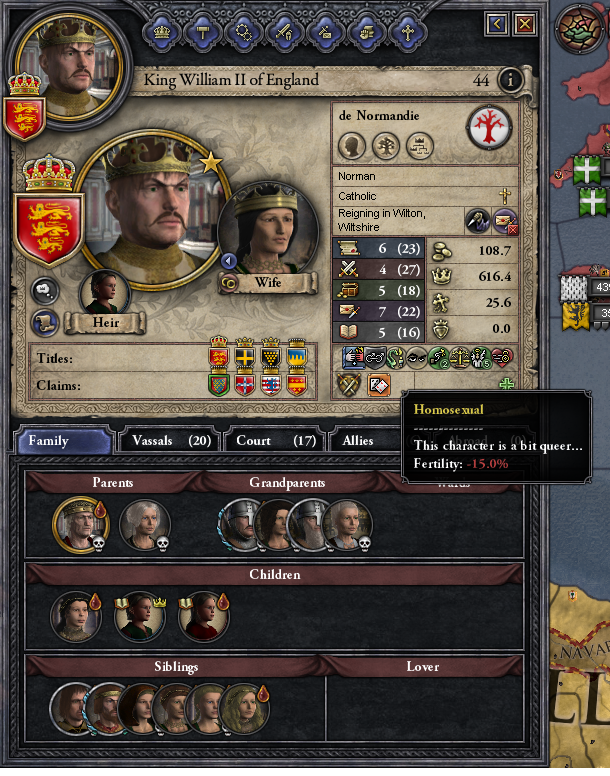
Task: Select the Family tab
Action: [x=62, y=441]
